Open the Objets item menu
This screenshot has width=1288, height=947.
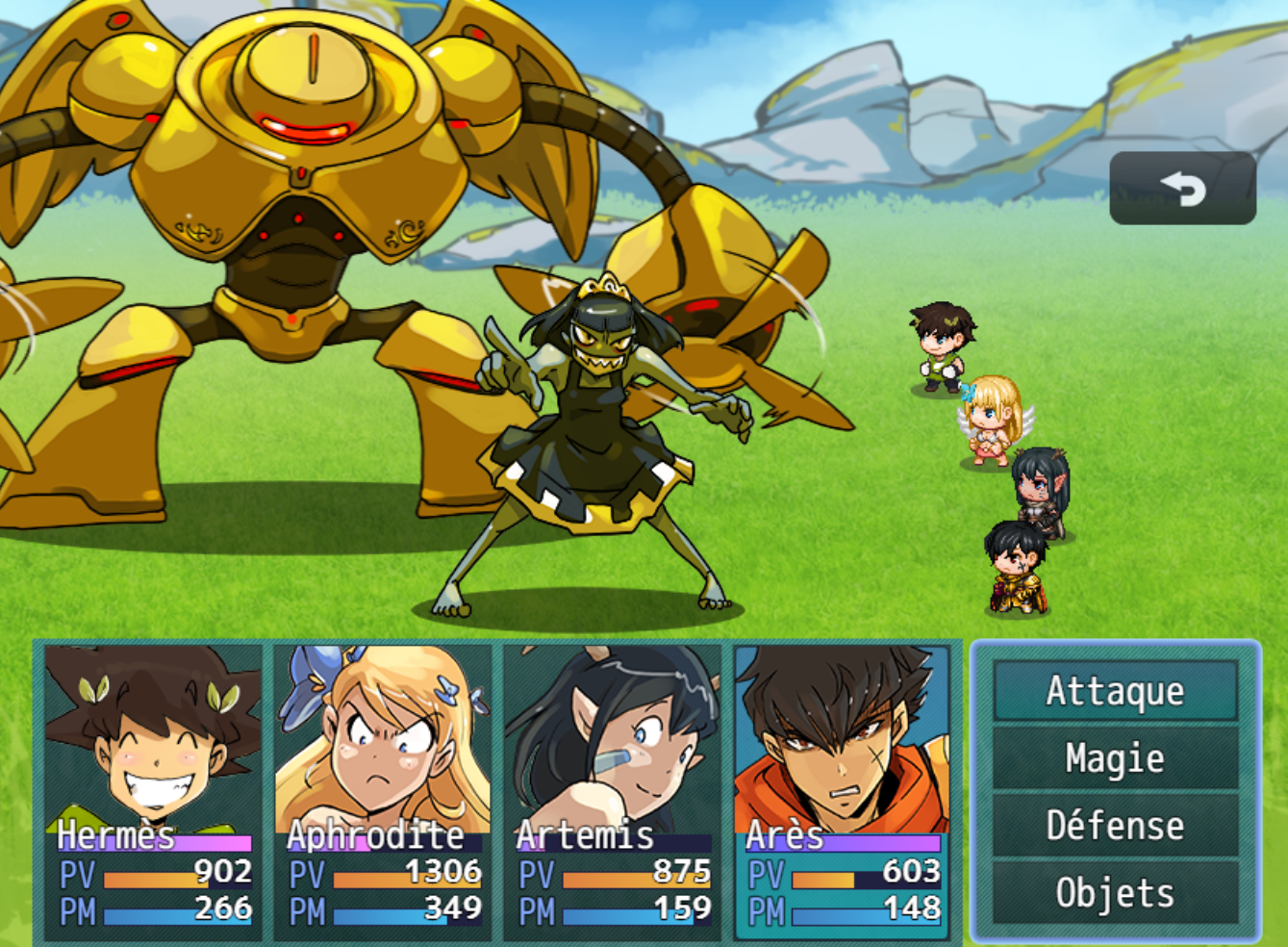pyautogui.click(x=1115, y=893)
